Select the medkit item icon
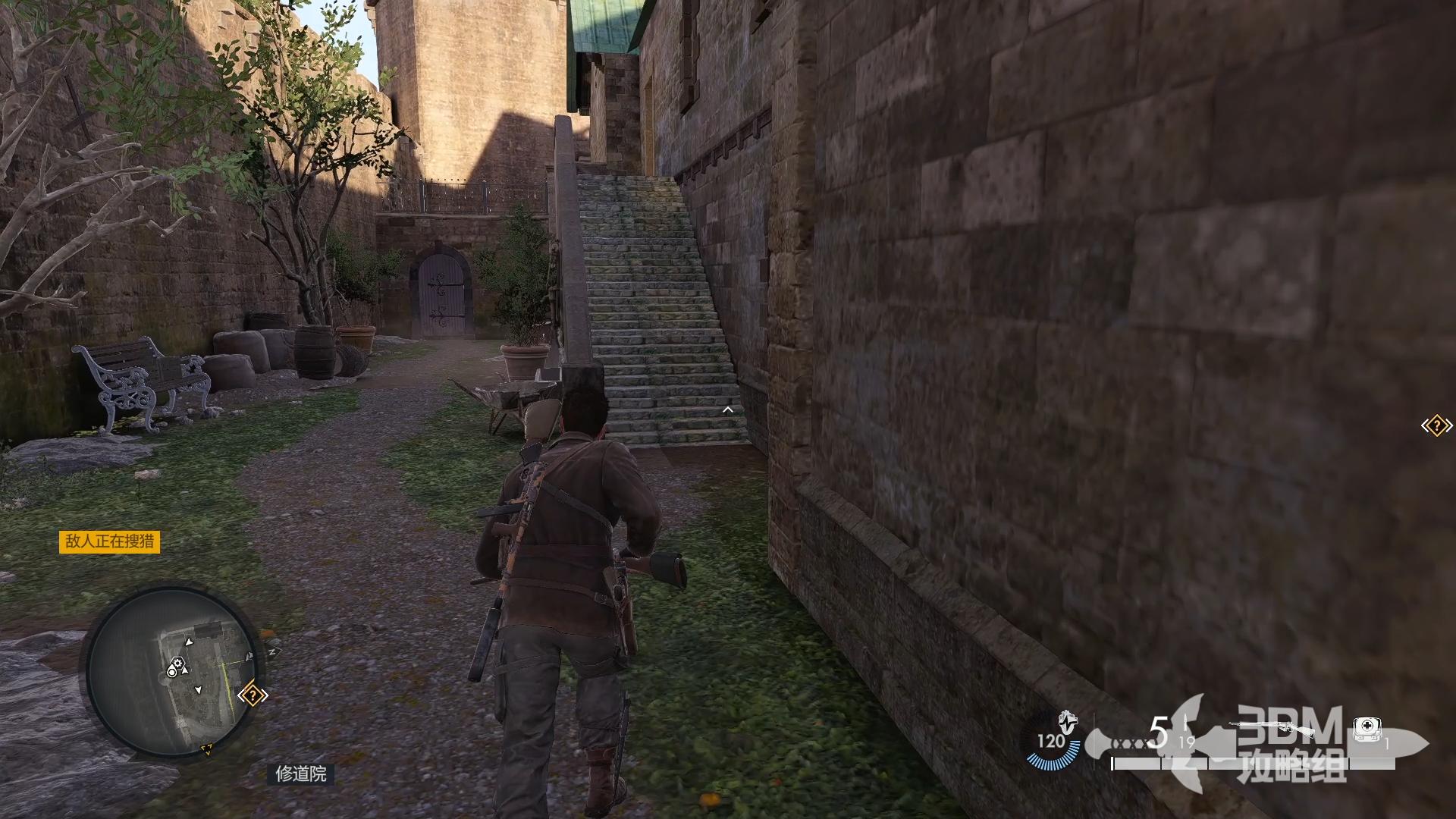The width and height of the screenshot is (1456, 819). point(1366,729)
